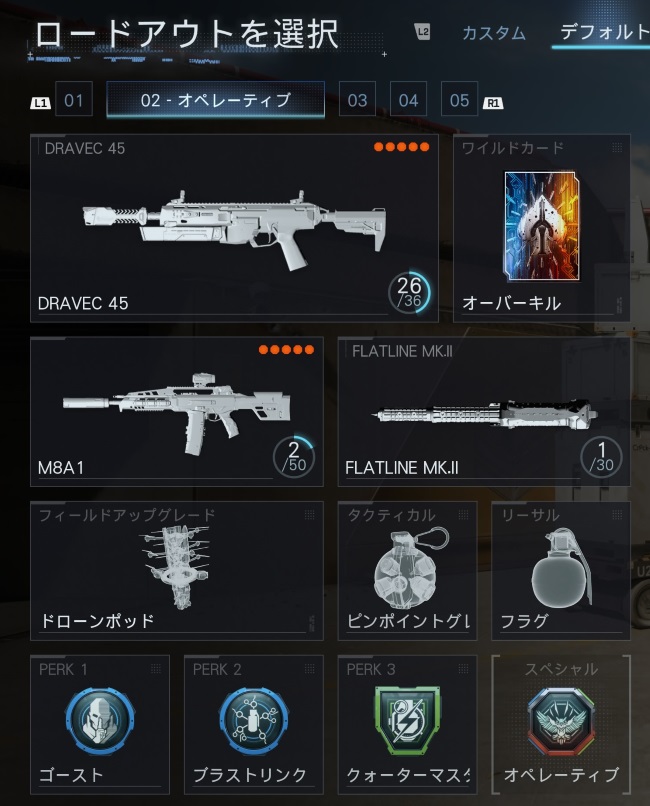This screenshot has height=806, width=650.
Task: Open the ドローンポッド field upgrade slot
Action: click(x=177, y=570)
